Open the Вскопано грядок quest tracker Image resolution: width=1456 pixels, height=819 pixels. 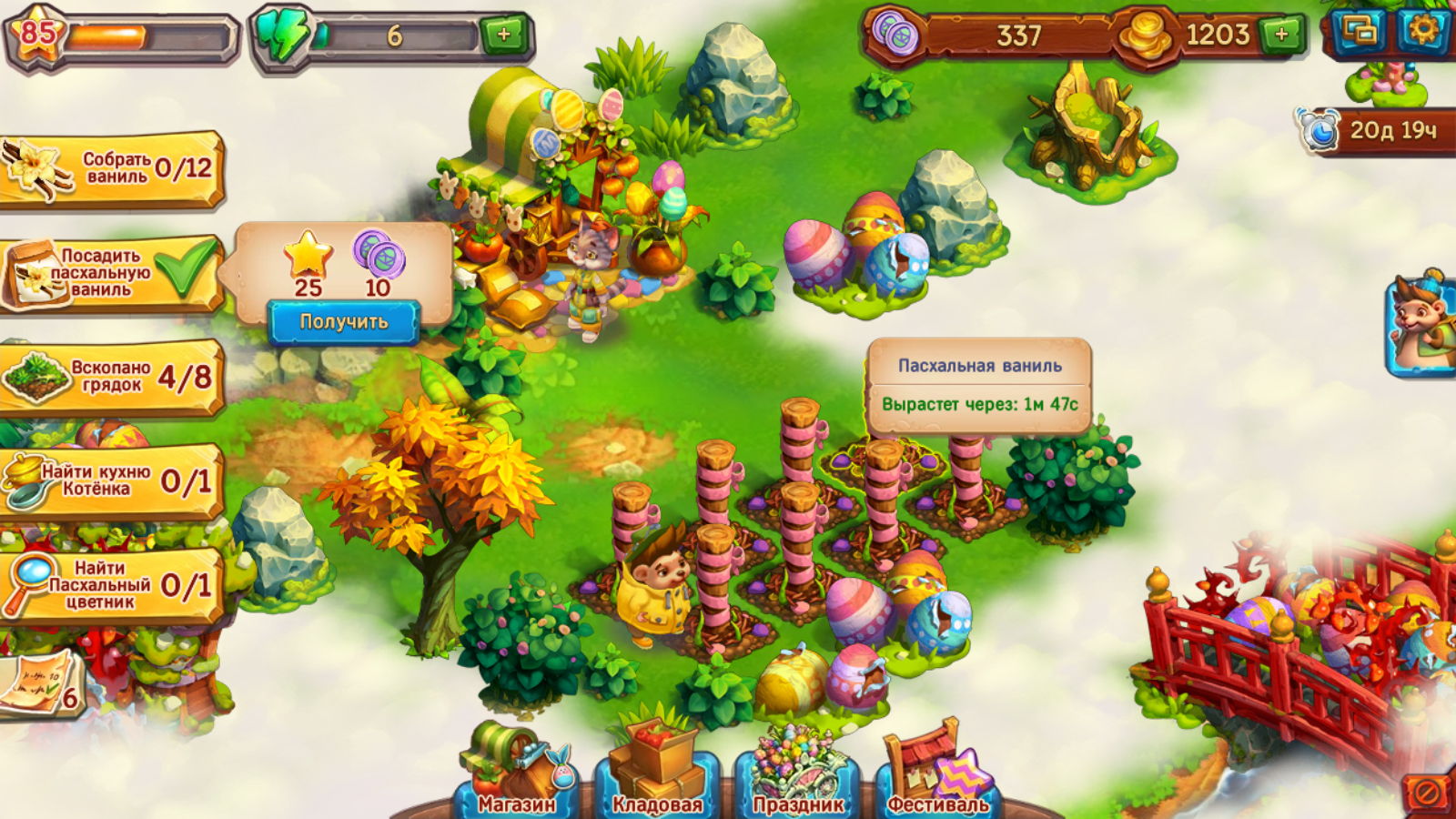coord(111,377)
